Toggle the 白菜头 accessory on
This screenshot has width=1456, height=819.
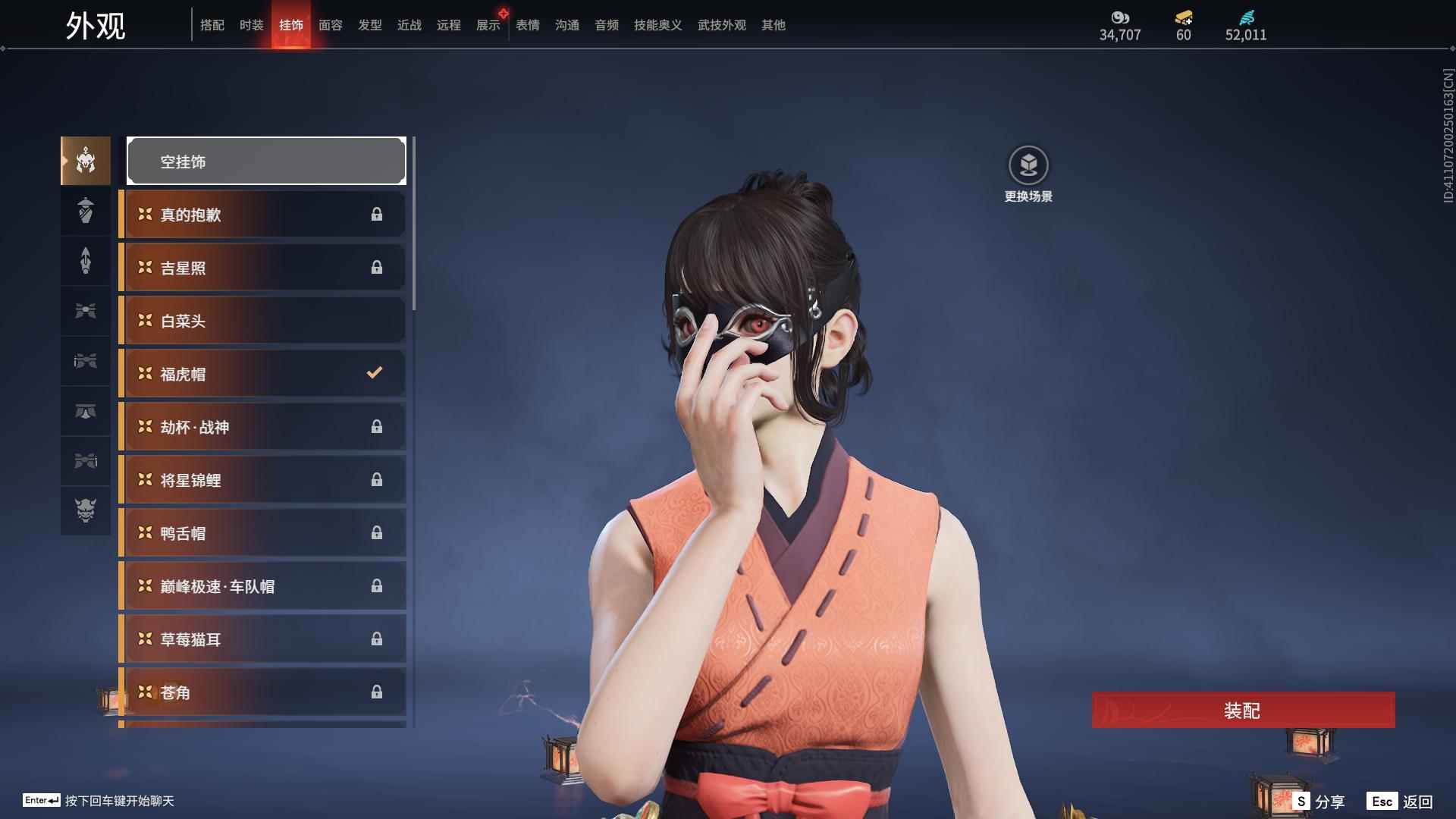point(262,320)
